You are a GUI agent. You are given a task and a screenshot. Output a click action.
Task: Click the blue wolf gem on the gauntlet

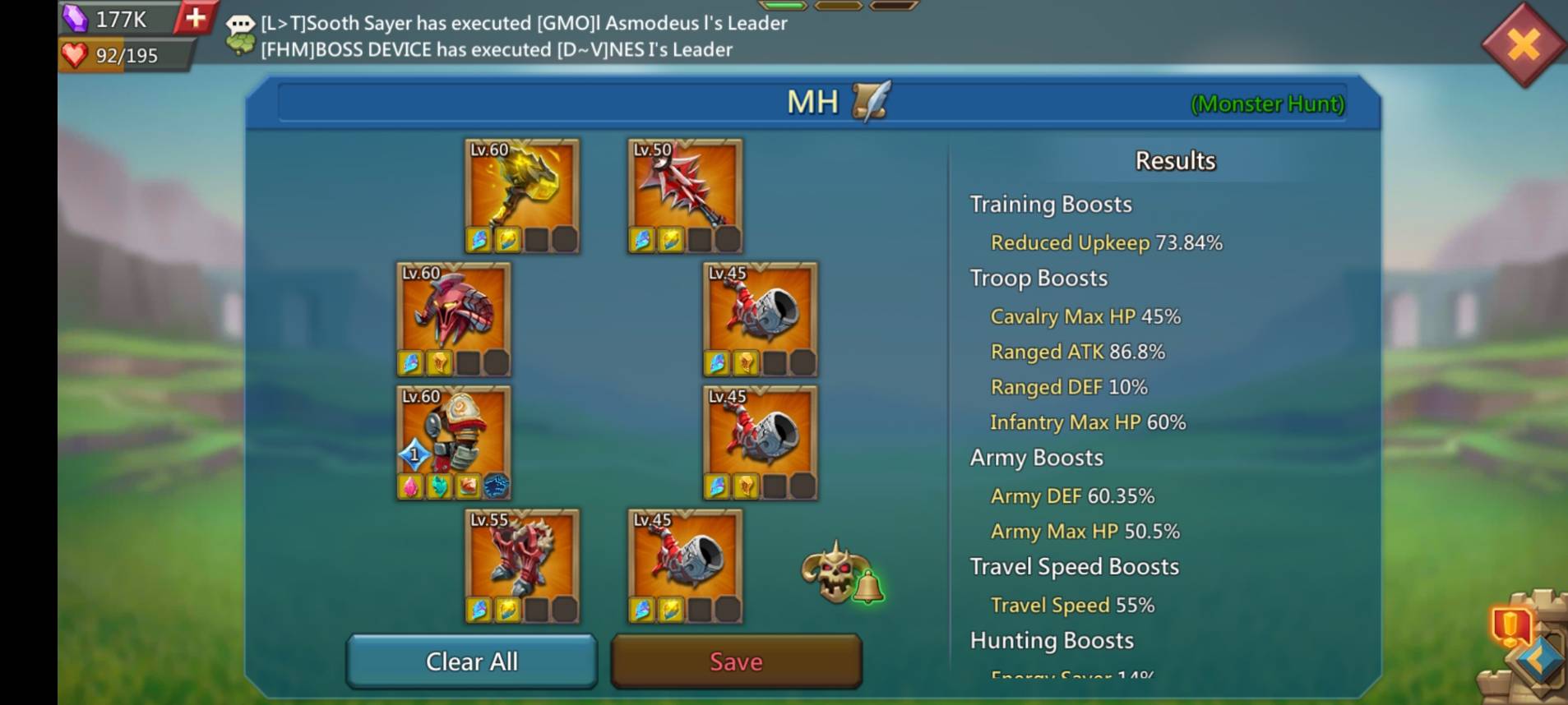495,487
